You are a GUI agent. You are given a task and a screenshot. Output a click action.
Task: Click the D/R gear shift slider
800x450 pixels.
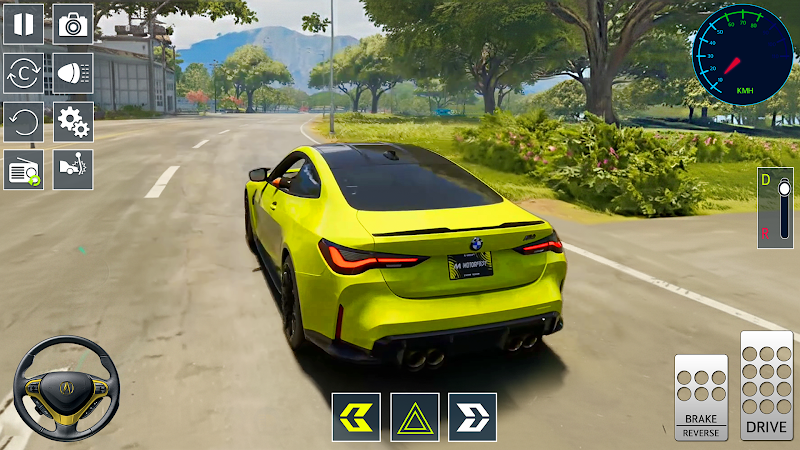tap(774, 207)
